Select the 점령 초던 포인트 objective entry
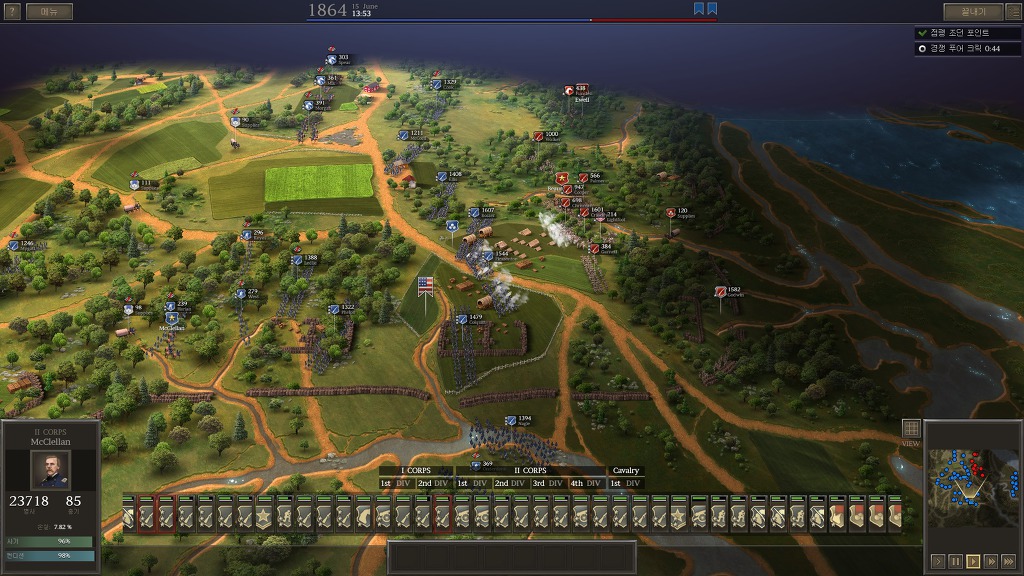This screenshot has width=1024, height=576. pos(965,33)
